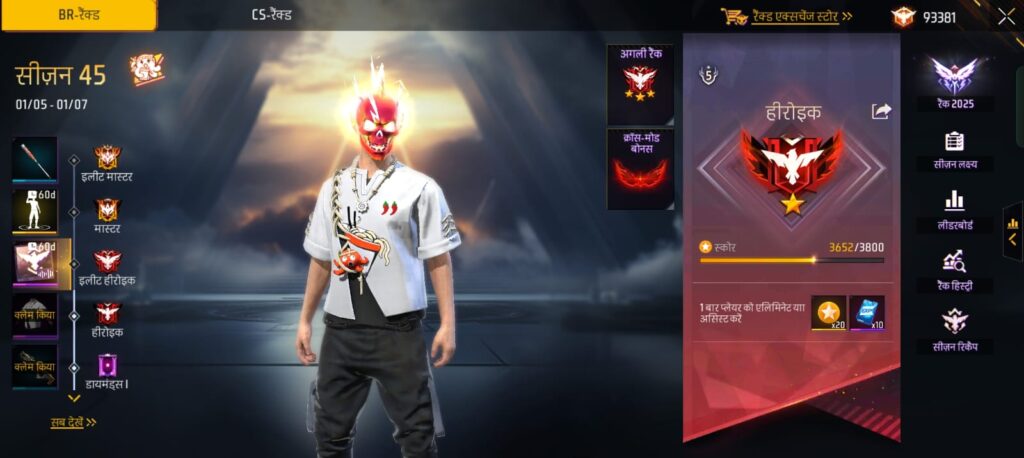Show the लीडरबोर्ड leaderboard
The width and height of the screenshot is (1024, 458).
point(953,209)
